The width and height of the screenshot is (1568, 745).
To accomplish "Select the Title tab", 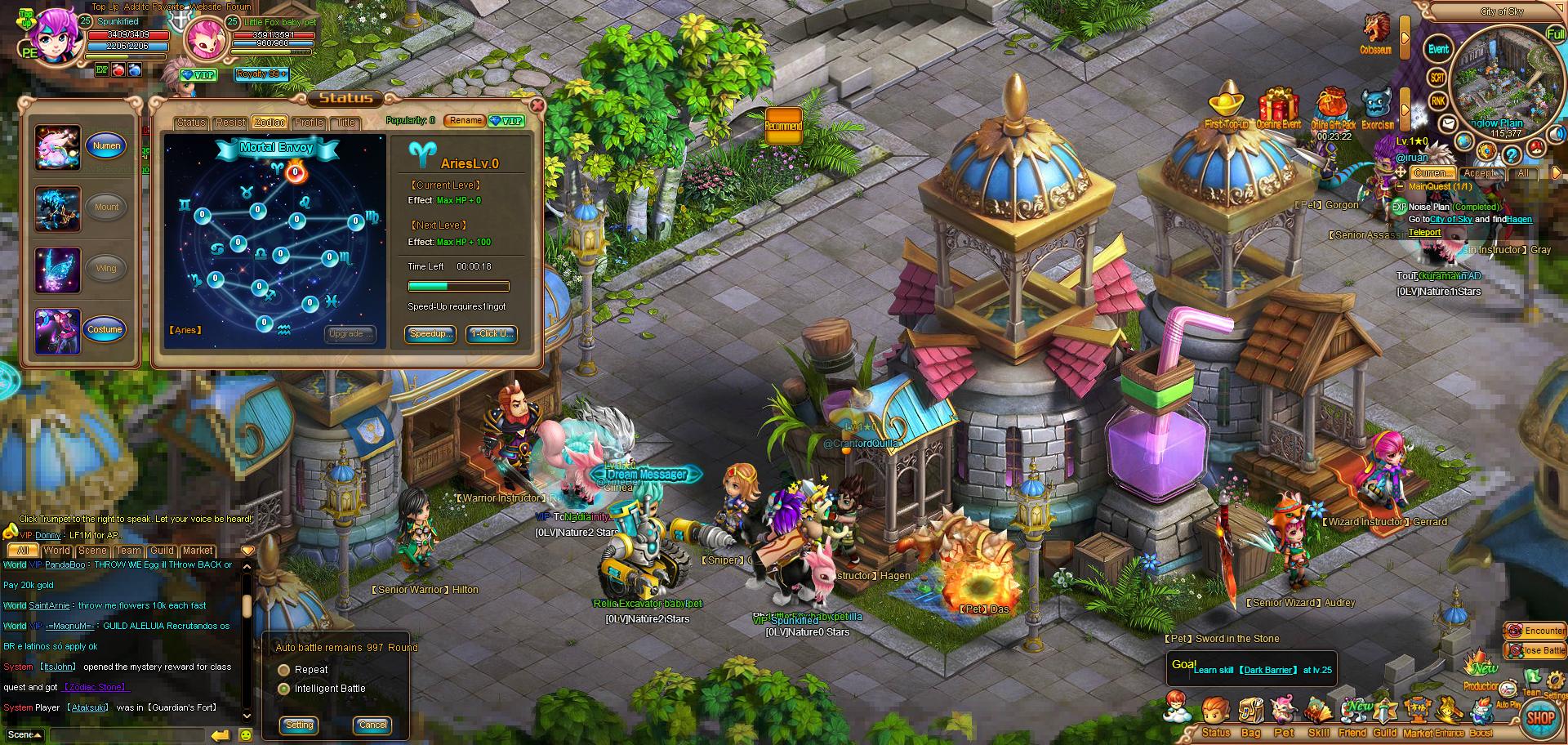I will coord(346,123).
